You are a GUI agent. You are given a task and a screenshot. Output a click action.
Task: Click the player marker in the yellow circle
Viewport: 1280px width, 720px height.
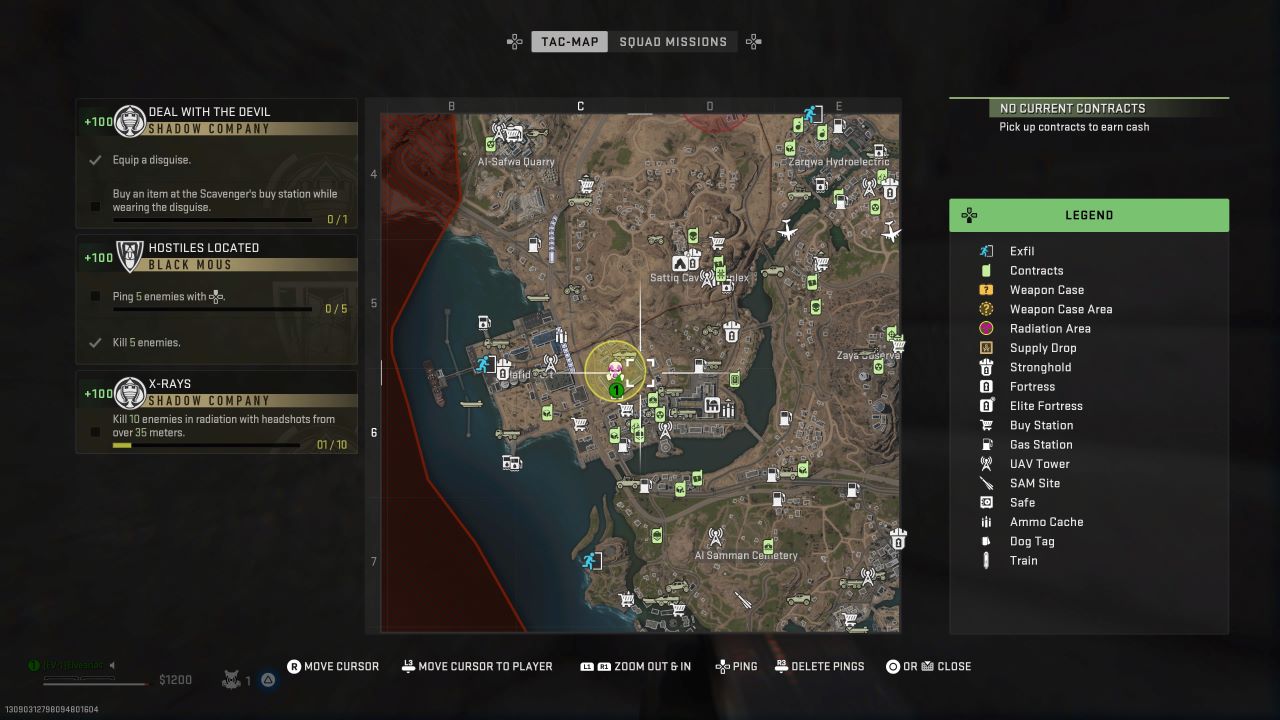pyautogui.click(x=618, y=372)
